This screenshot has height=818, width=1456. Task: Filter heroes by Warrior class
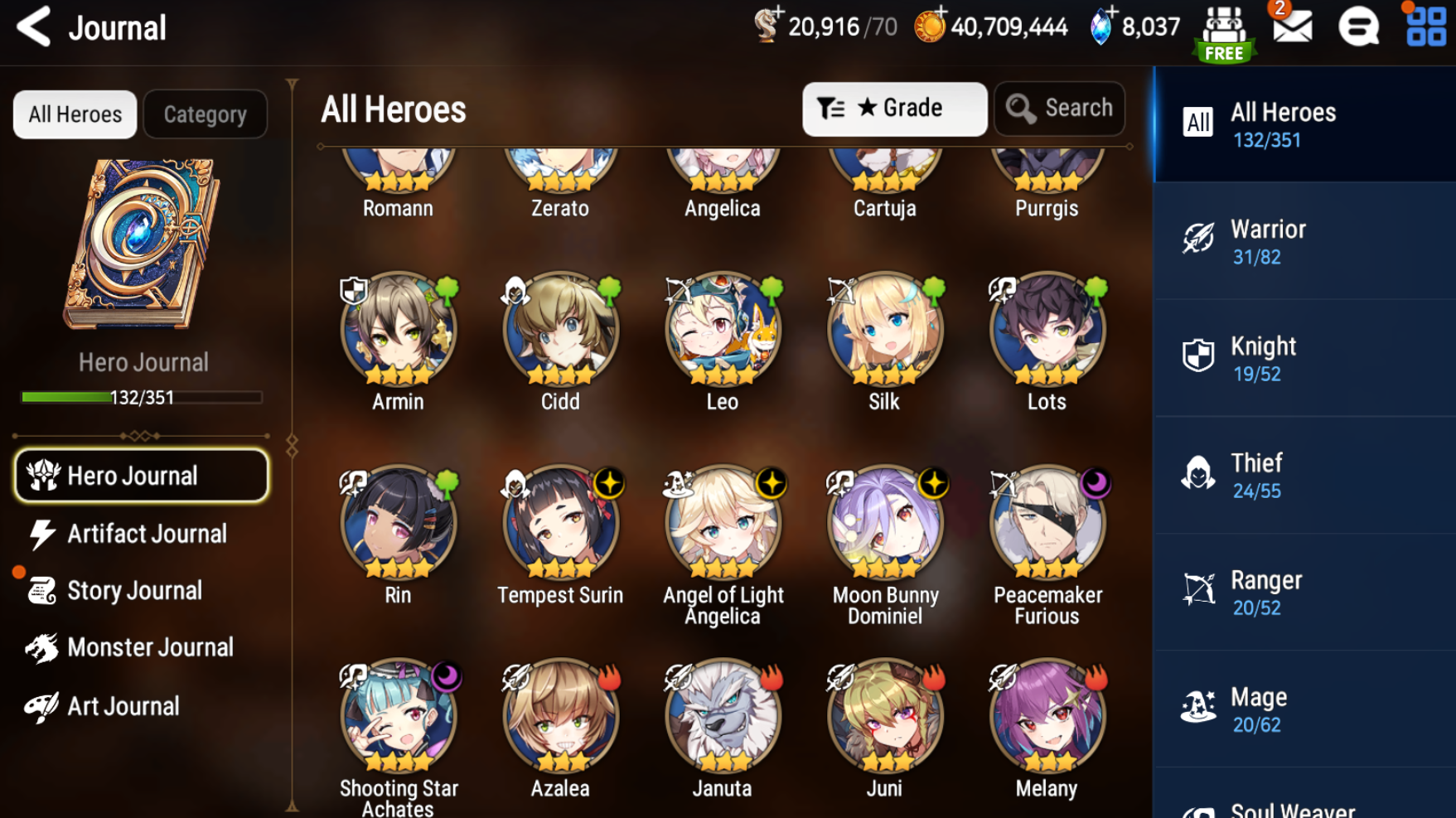(x=1304, y=241)
